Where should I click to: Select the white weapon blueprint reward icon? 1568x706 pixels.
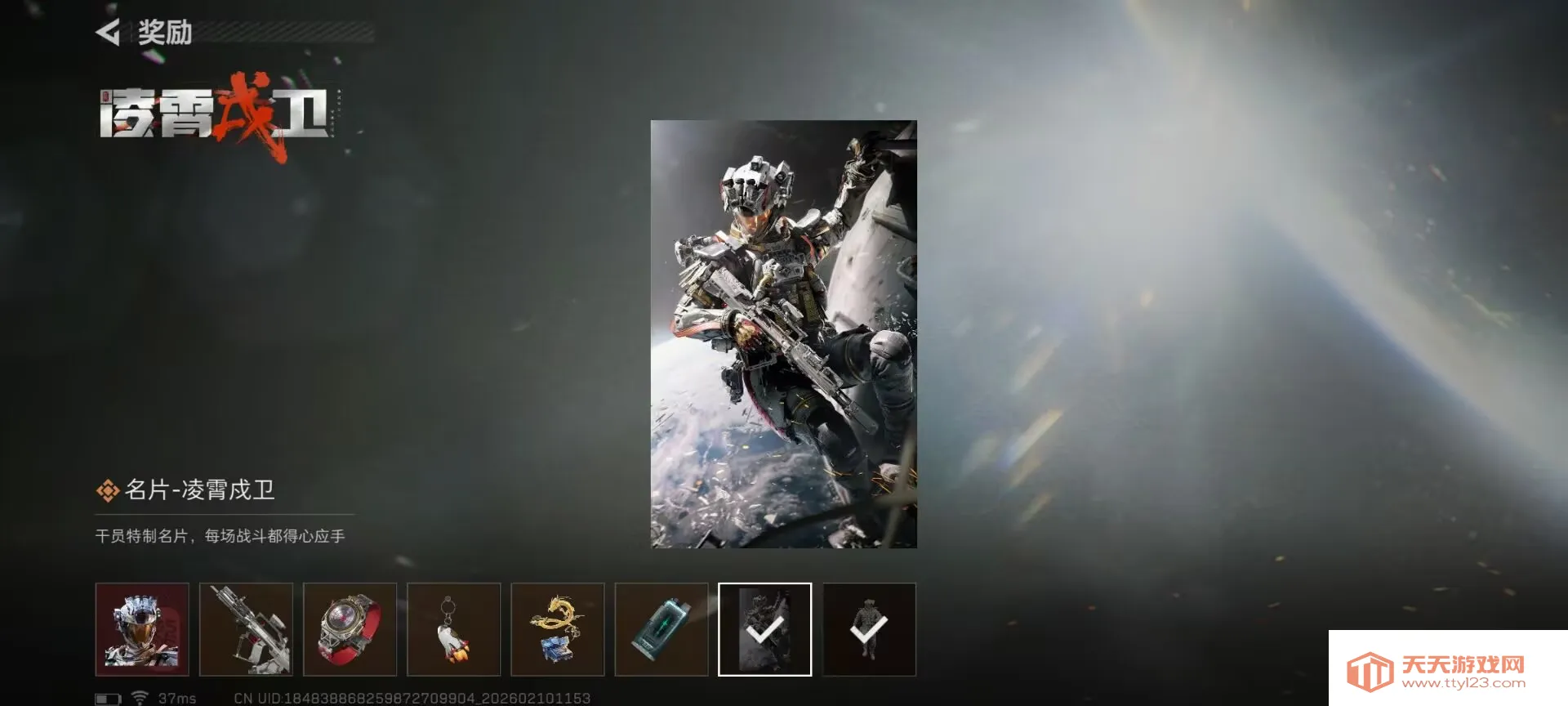[x=247, y=629]
